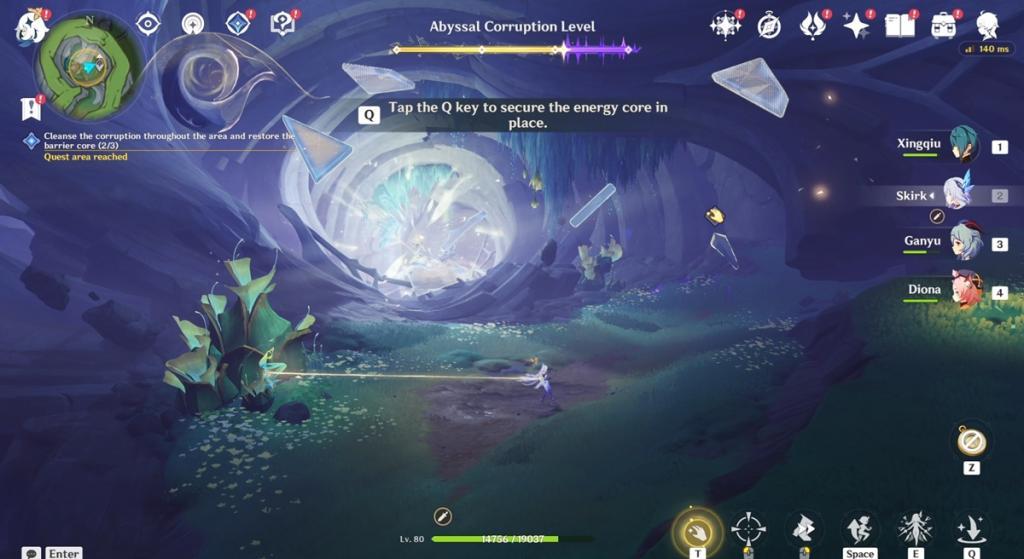Open the chat box
The image size is (1024, 559).
pos(33,553)
